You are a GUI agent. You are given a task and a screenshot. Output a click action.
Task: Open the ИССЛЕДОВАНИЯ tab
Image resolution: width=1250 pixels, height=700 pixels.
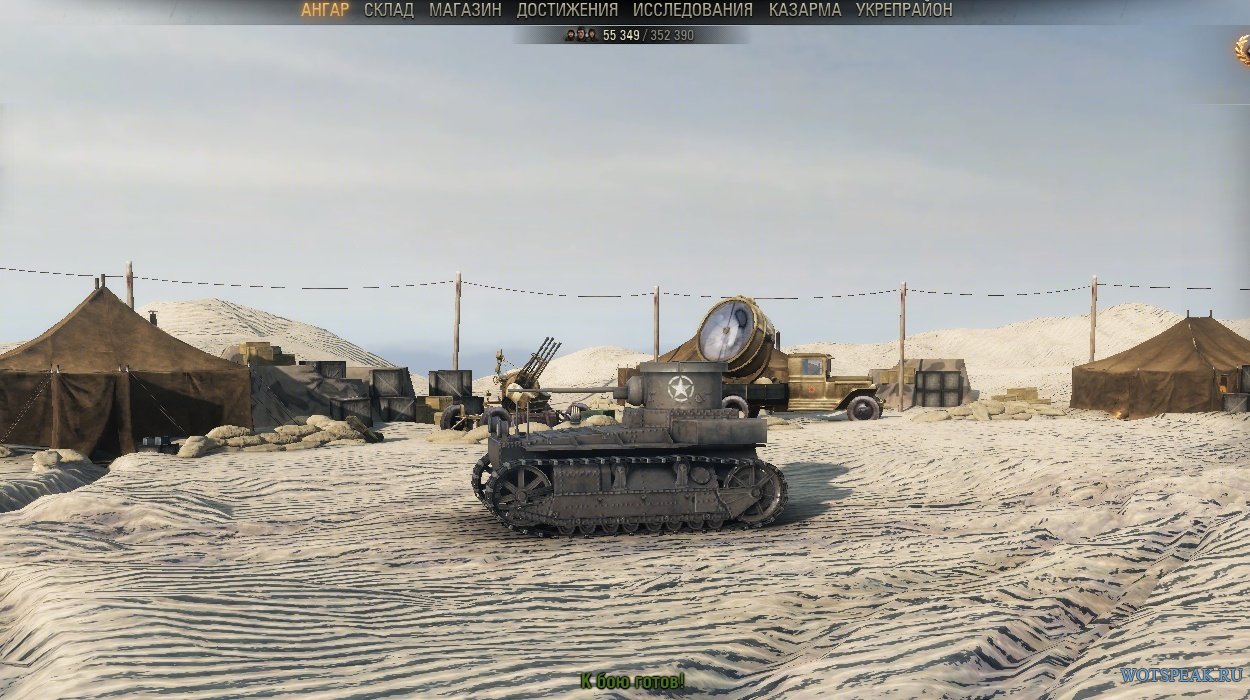coord(692,10)
